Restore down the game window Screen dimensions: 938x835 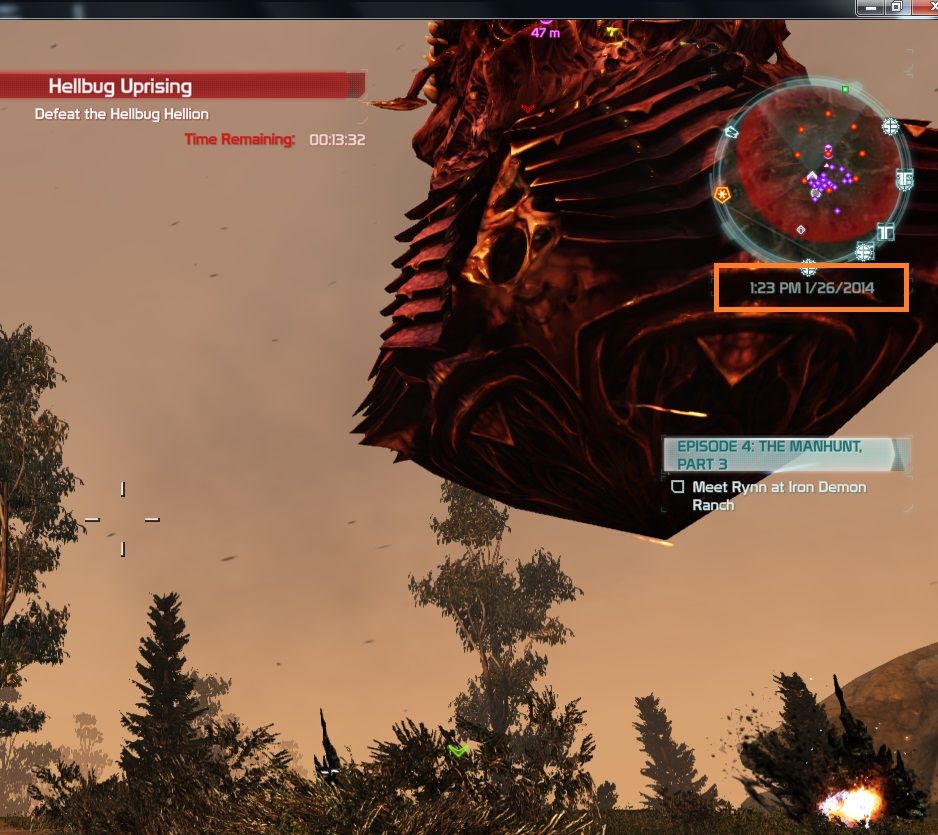pyautogui.click(x=897, y=7)
